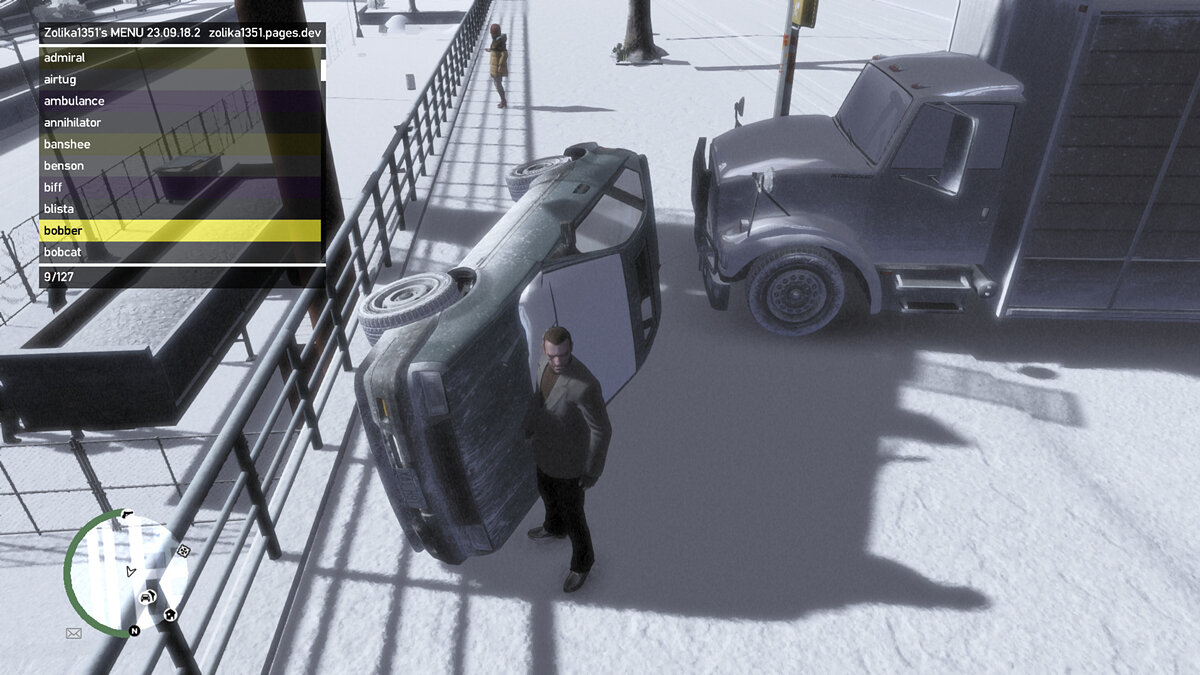Select the annihilator menu entry
The height and width of the screenshot is (675, 1200).
pos(180,123)
